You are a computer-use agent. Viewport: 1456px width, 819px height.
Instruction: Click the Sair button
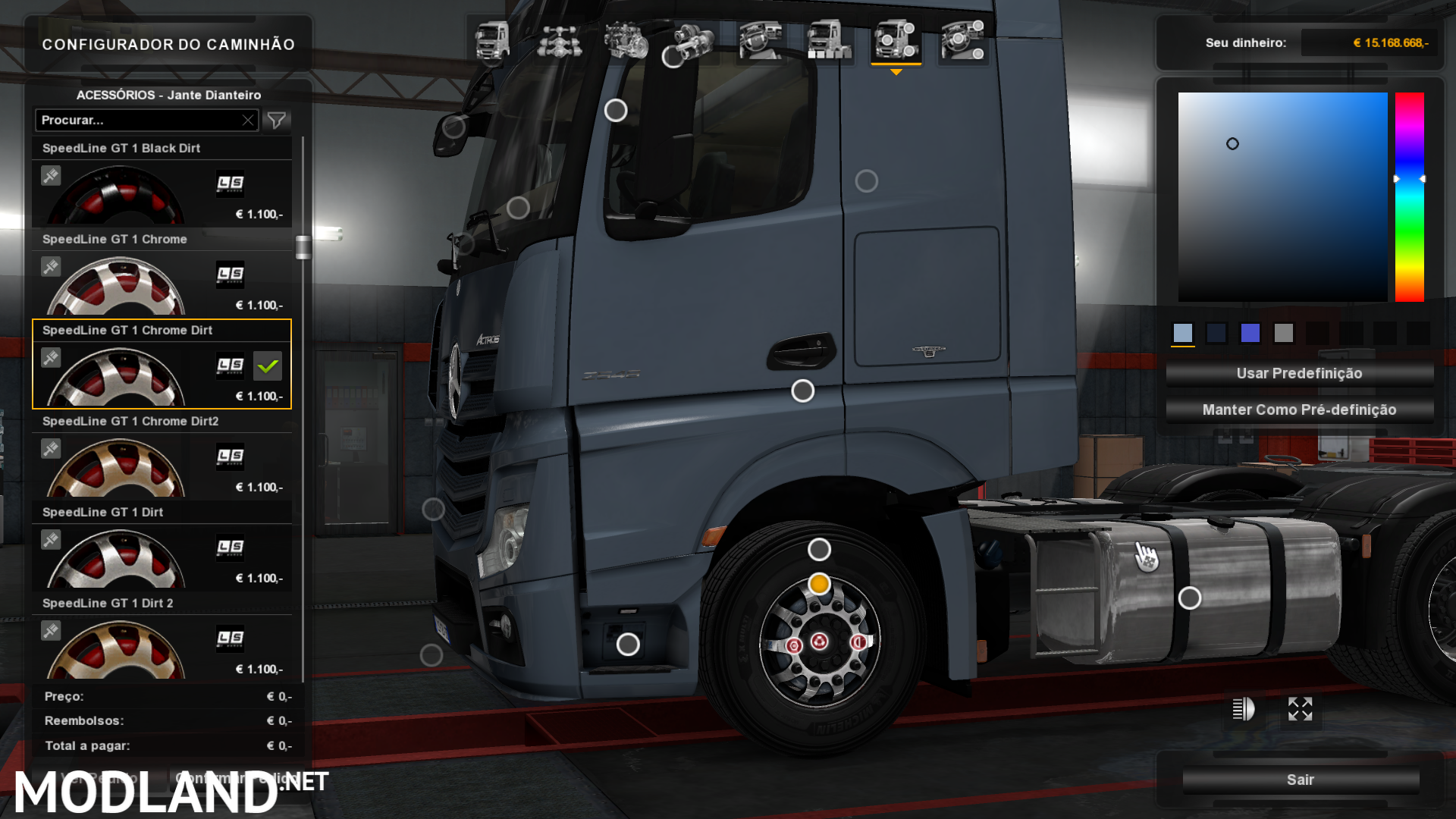pyautogui.click(x=1301, y=779)
